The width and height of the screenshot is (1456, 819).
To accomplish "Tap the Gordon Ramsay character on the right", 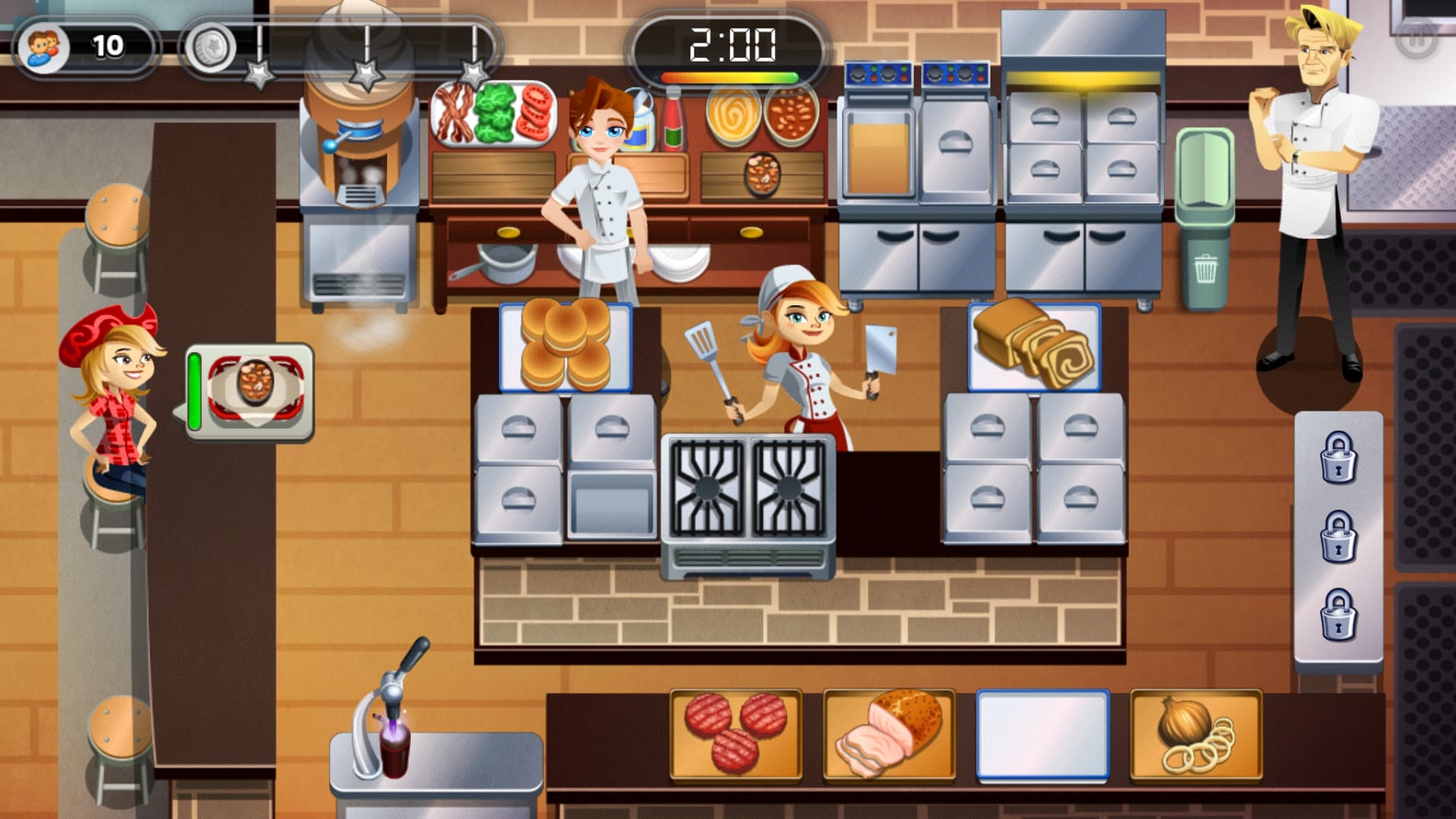I will [x=1314, y=184].
